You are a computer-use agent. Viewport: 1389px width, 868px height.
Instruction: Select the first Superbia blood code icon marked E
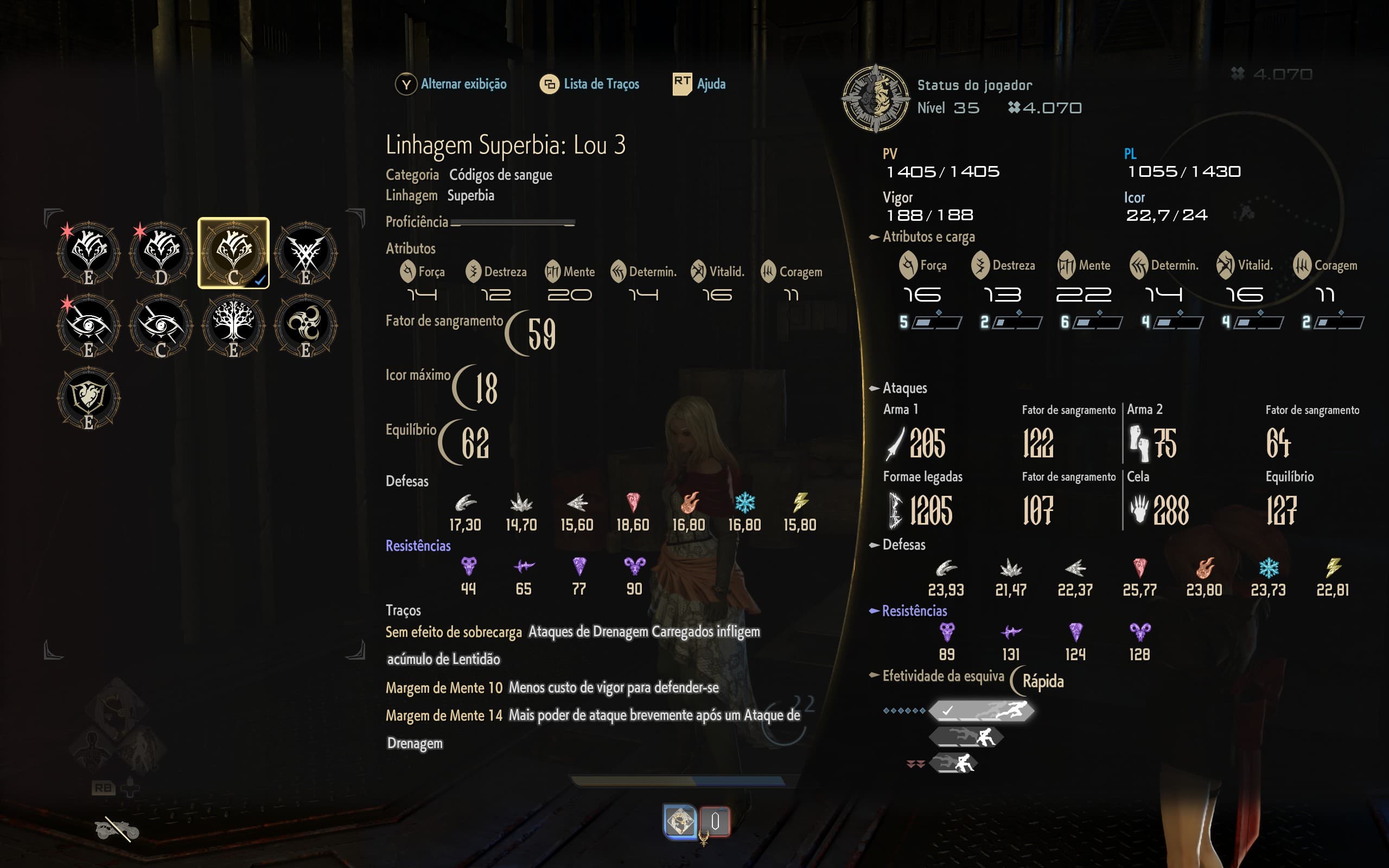click(89, 253)
